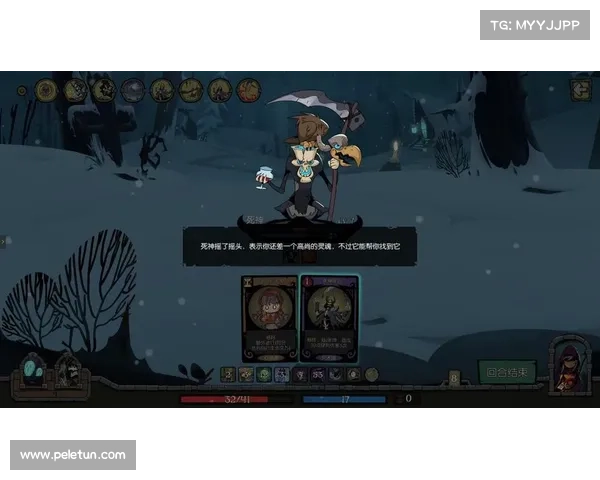Select the red-haired girl card
The width and height of the screenshot is (600, 480).
[x=270, y=317]
